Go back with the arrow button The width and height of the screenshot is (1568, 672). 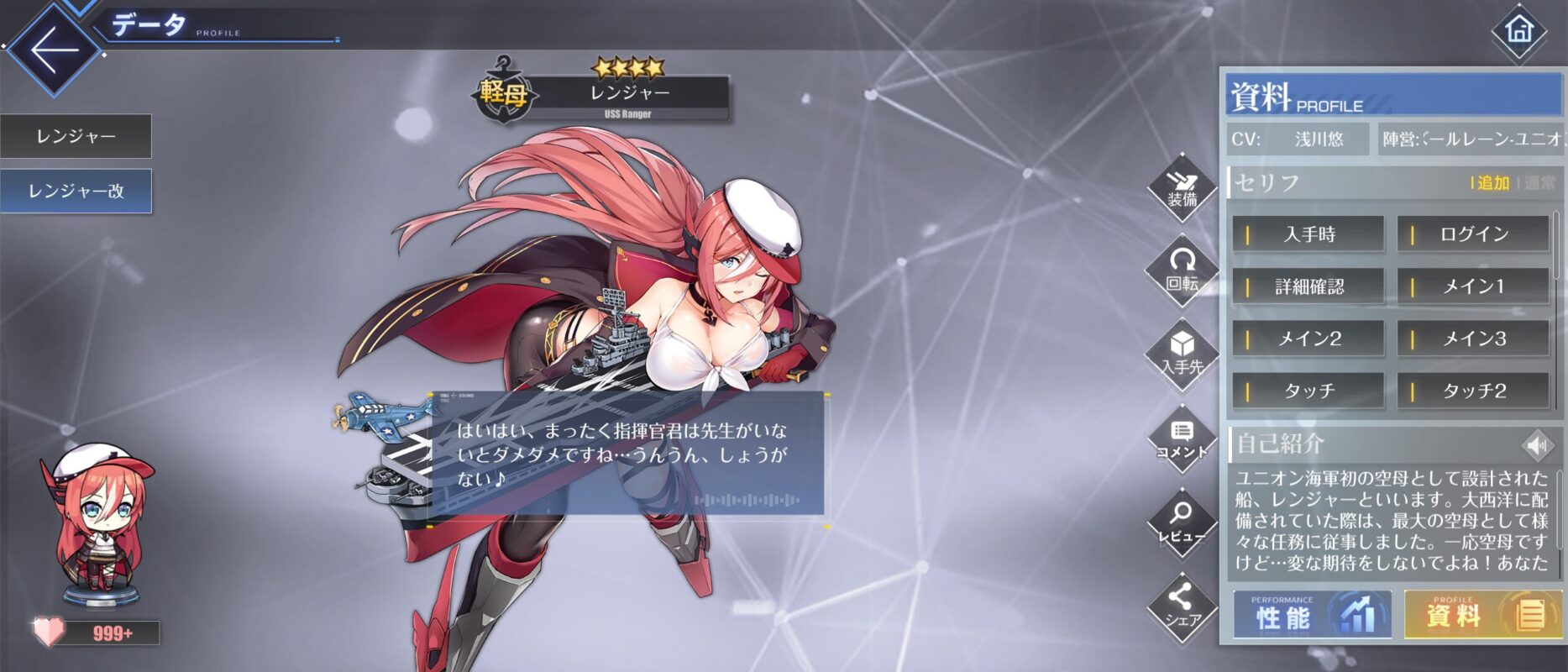click(x=54, y=49)
